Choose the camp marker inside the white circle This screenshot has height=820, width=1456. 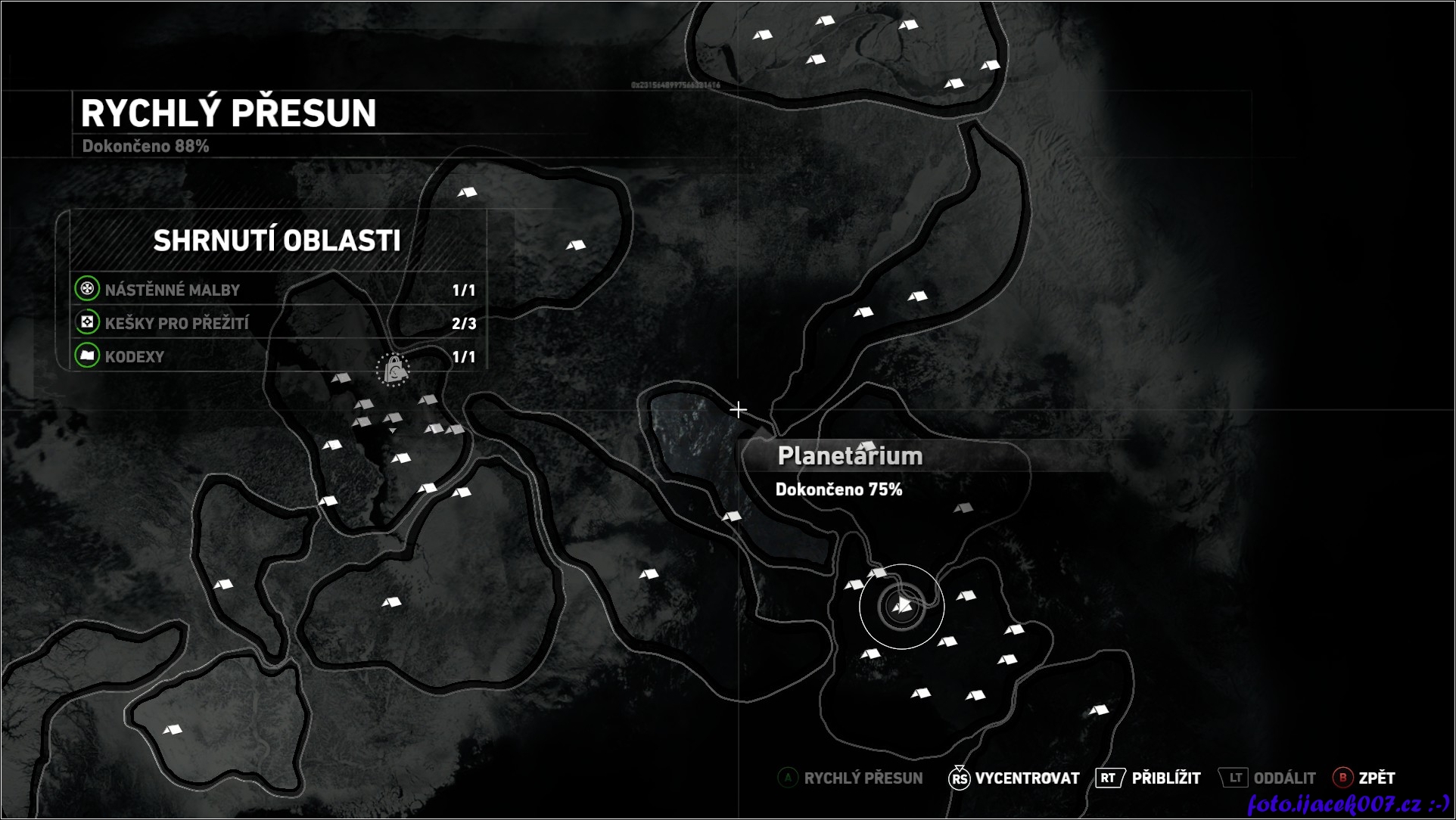coord(902,606)
